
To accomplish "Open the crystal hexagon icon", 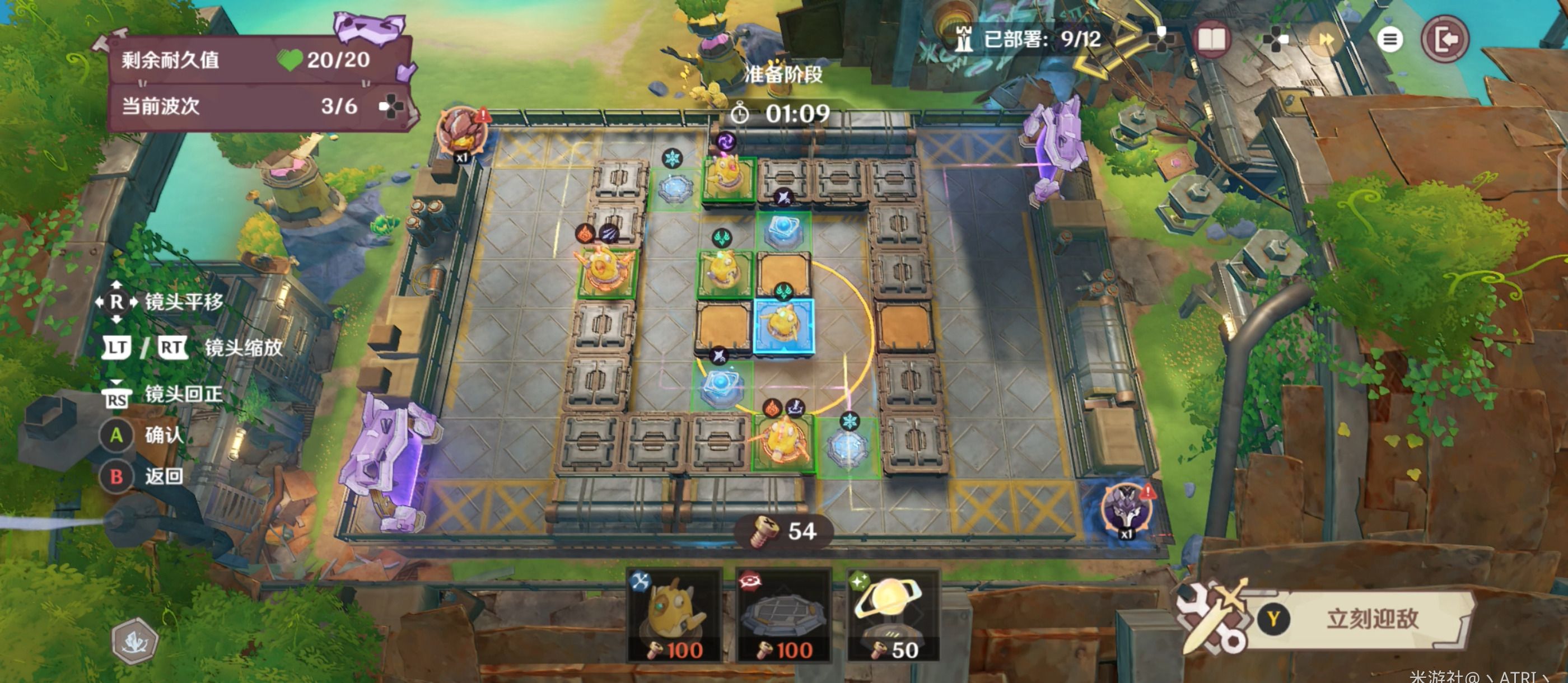I will tap(134, 640).
